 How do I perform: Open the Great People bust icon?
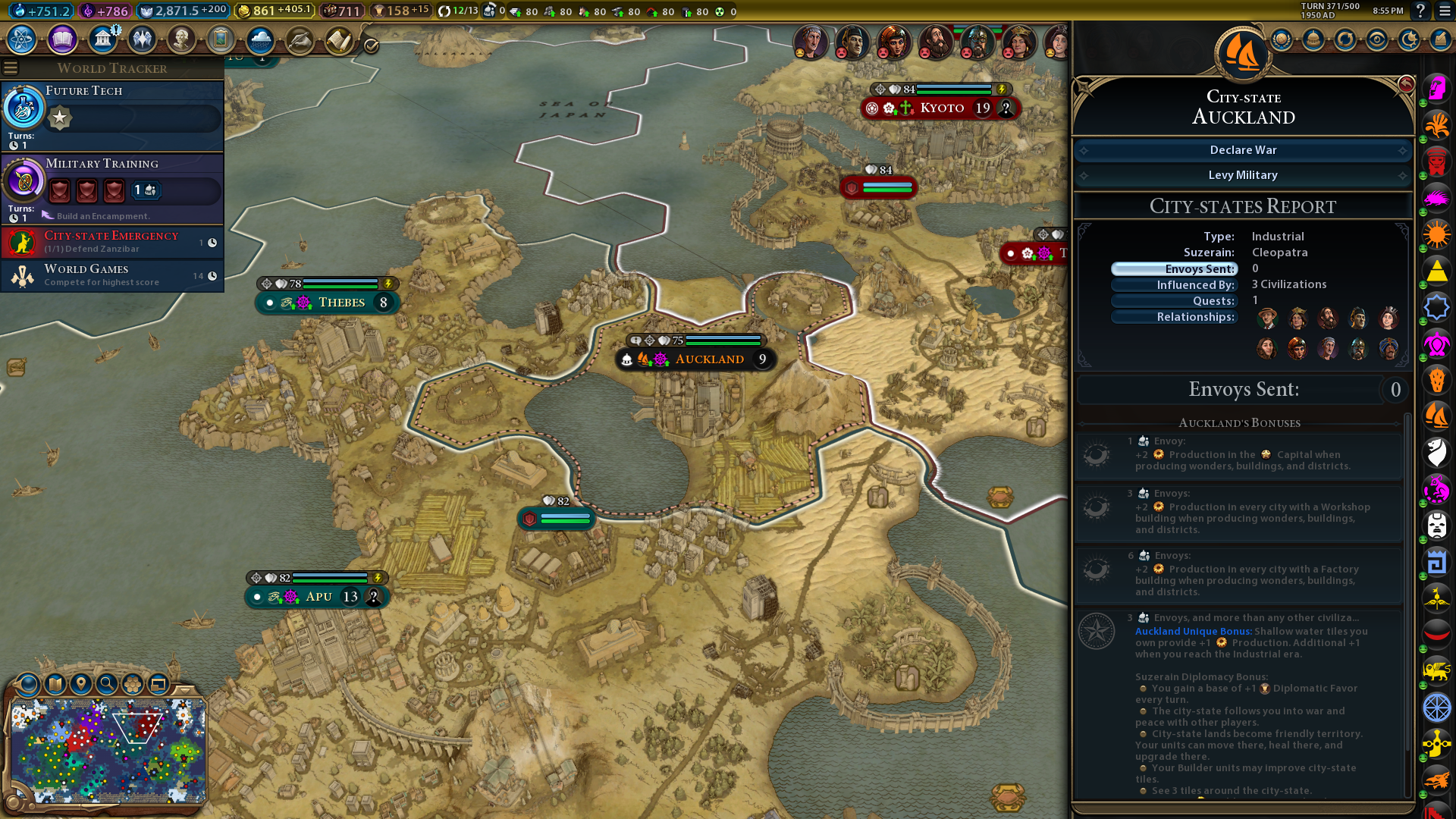[181, 39]
